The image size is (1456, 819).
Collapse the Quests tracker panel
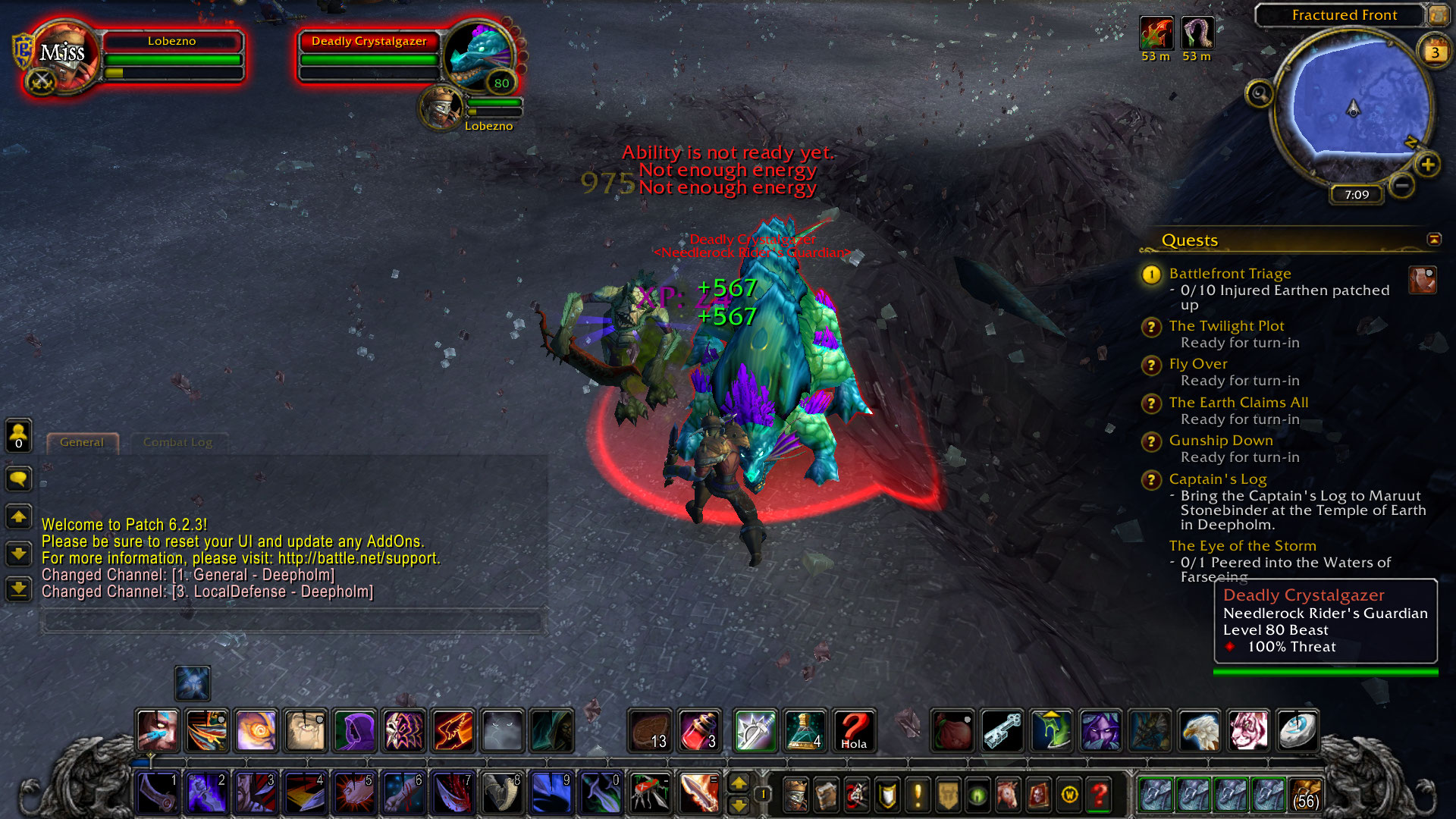click(1434, 240)
